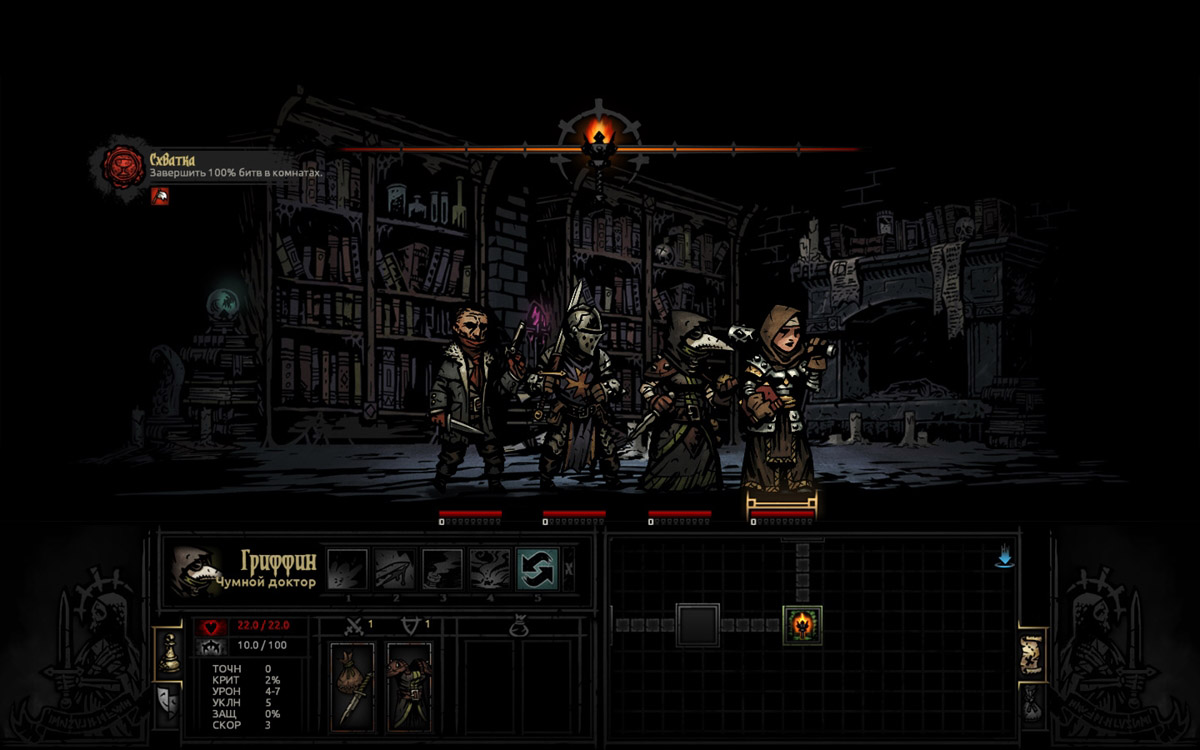Select the swap-position skill with two arrows
This screenshot has width=1200, height=750.
pos(536,569)
